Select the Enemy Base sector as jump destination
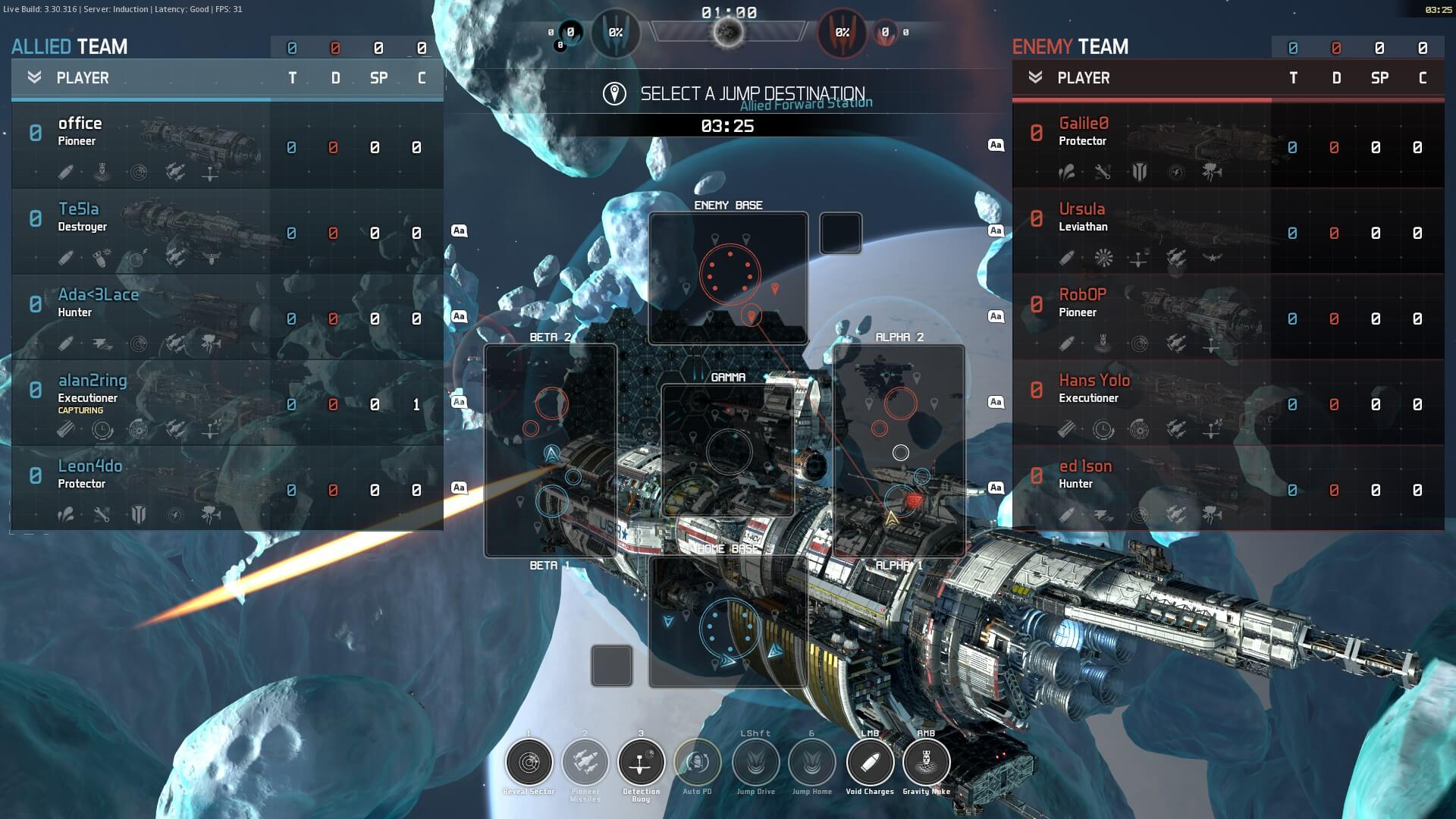This screenshot has width=1456, height=819. (x=728, y=278)
